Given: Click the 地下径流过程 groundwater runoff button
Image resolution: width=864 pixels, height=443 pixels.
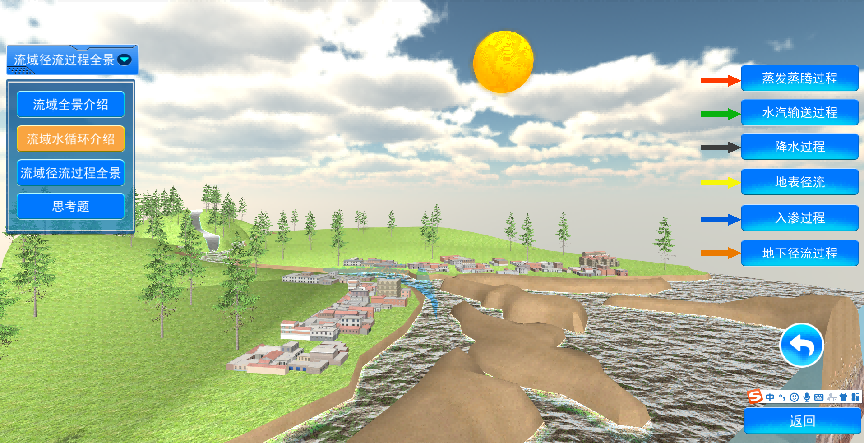Looking at the screenshot, I should coord(799,252).
